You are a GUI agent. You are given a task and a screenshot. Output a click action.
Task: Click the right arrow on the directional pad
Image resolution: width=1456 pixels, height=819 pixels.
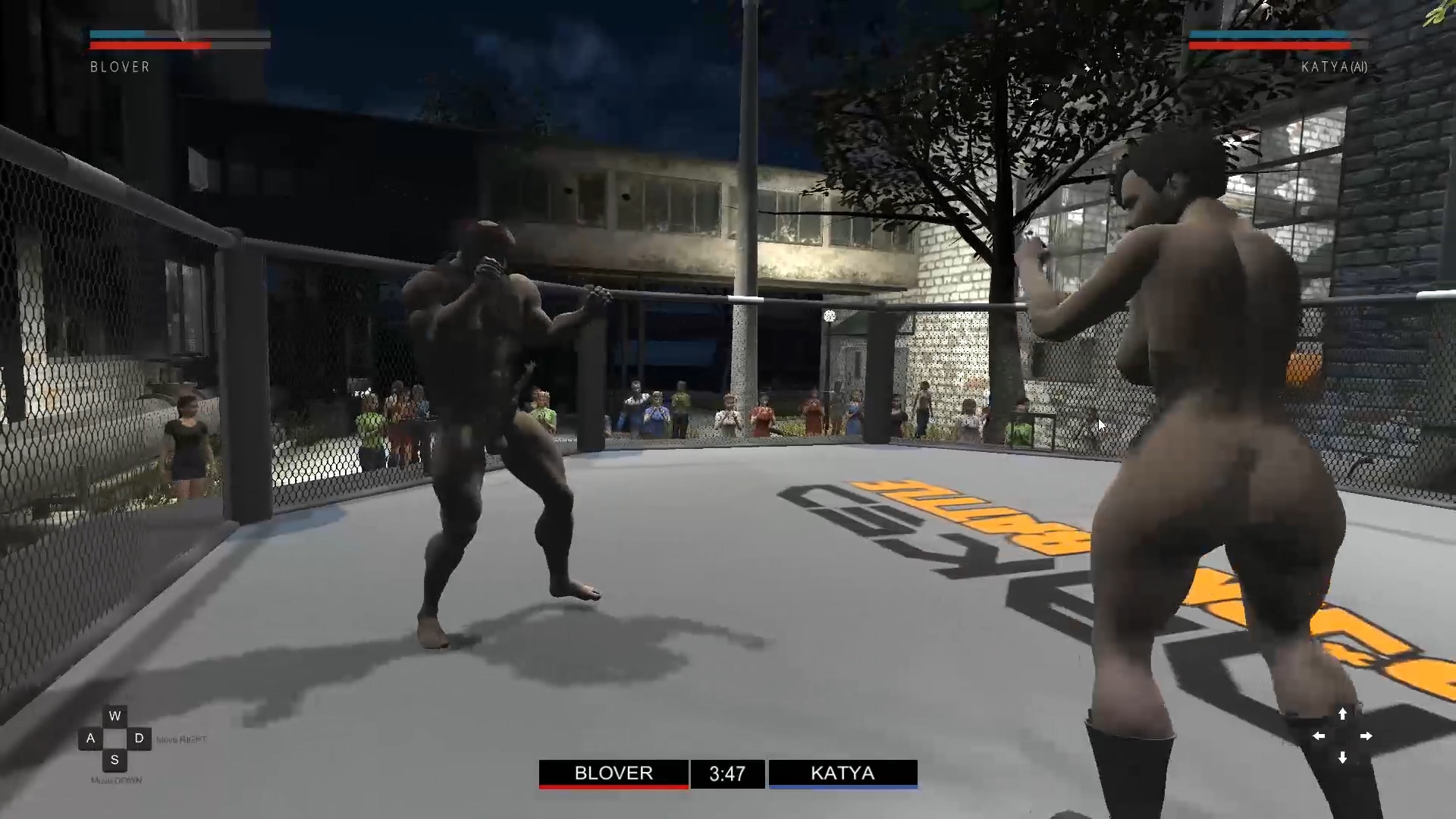click(x=1368, y=736)
